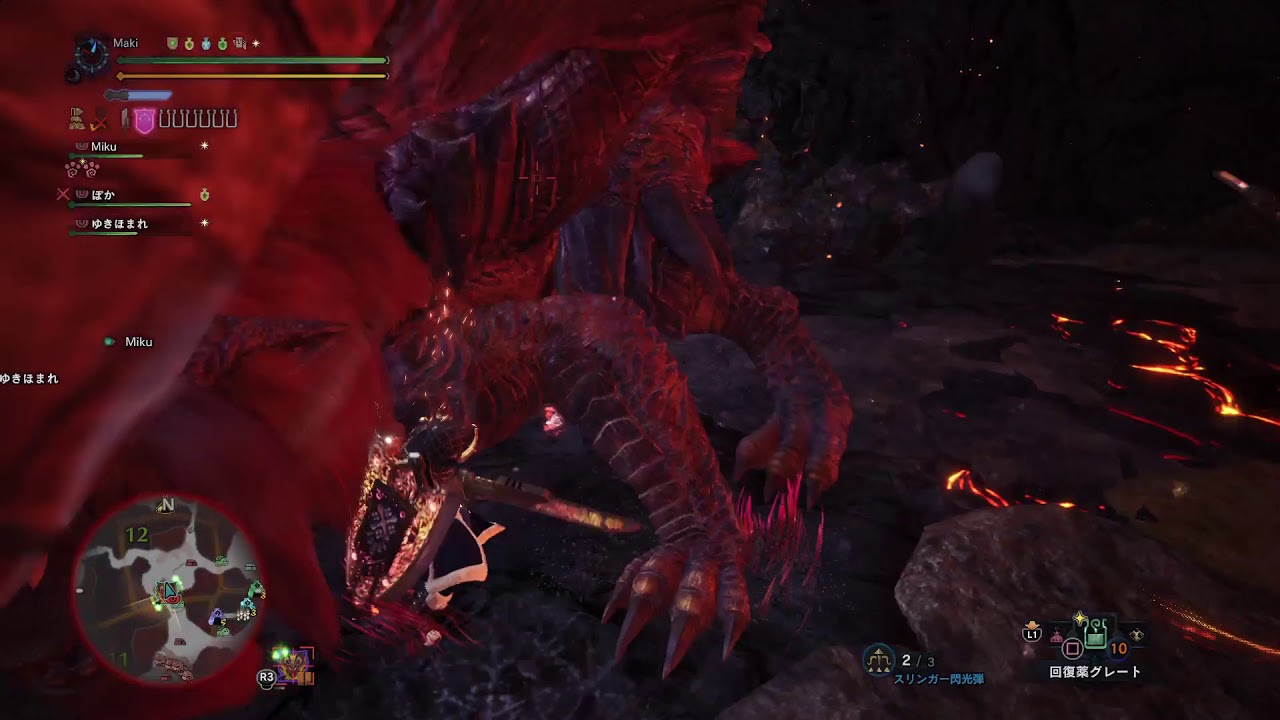The width and height of the screenshot is (1280, 720).
Task: Select the previous item left of Mega Potion
Action: click(1056, 636)
